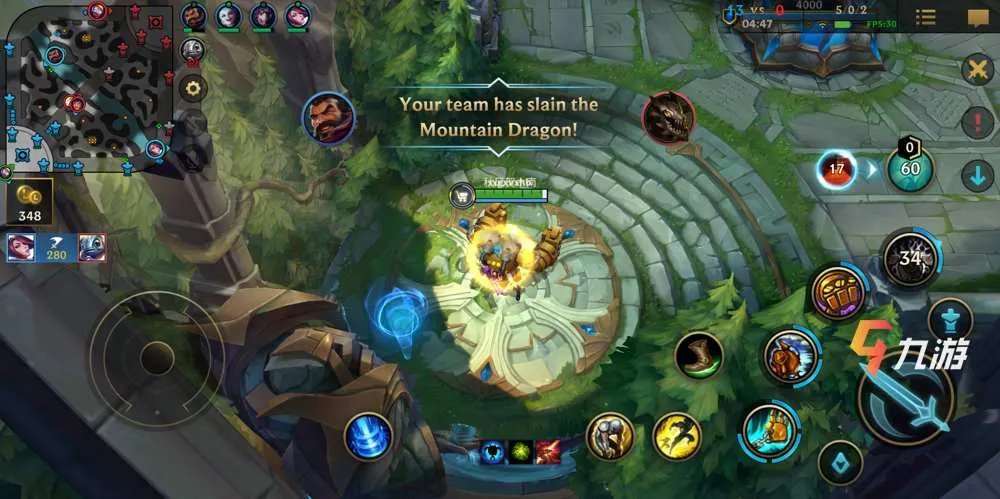
Task: Send the crossed-swords attack ping
Action: click(976, 70)
